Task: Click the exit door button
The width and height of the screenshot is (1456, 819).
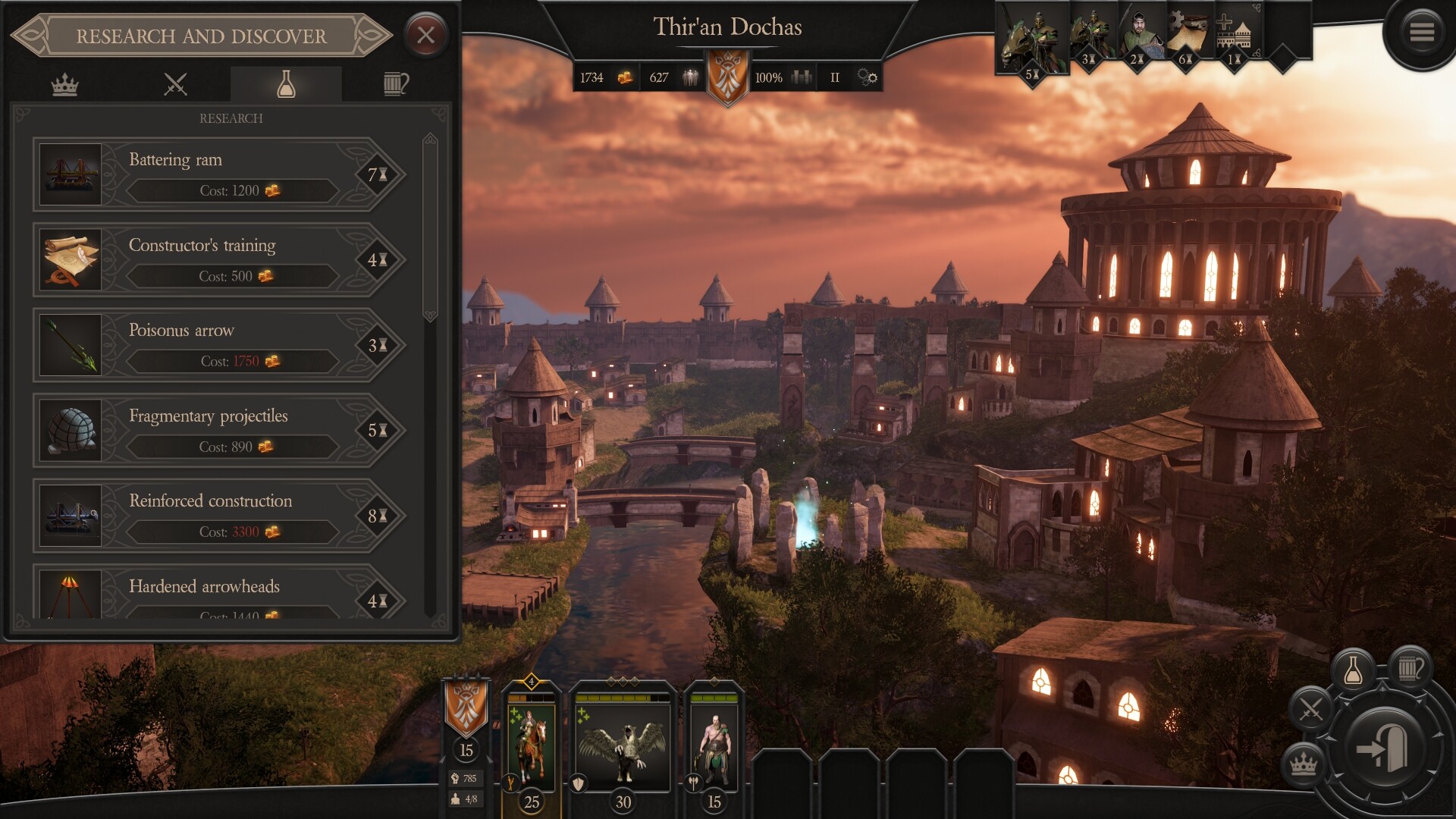Action: click(1384, 748)
